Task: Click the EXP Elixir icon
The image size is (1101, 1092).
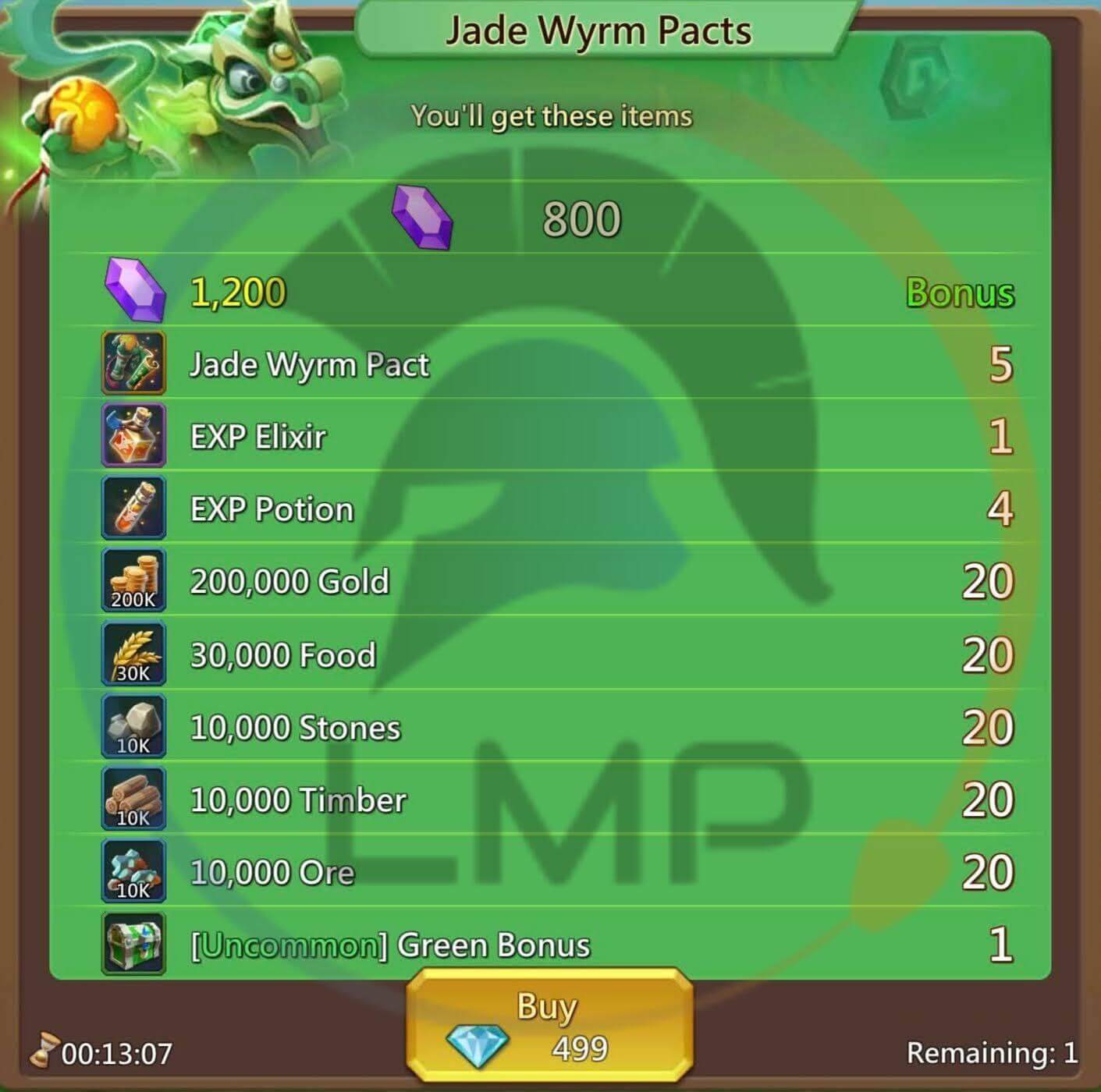Action: [x=133, y=436]
